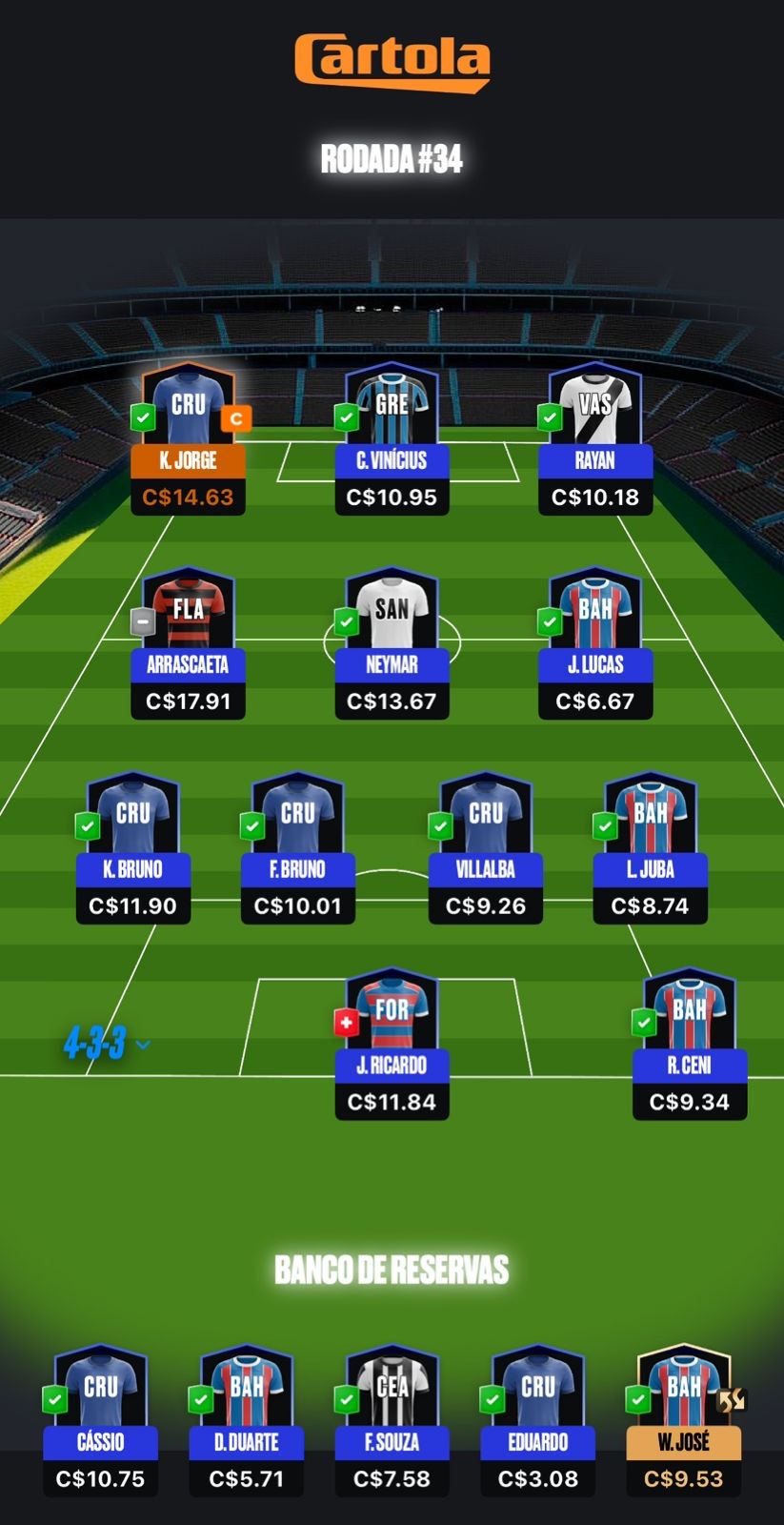Select Villalba defender card
This screenshot has width=784, height=1525.
[486, 848]
